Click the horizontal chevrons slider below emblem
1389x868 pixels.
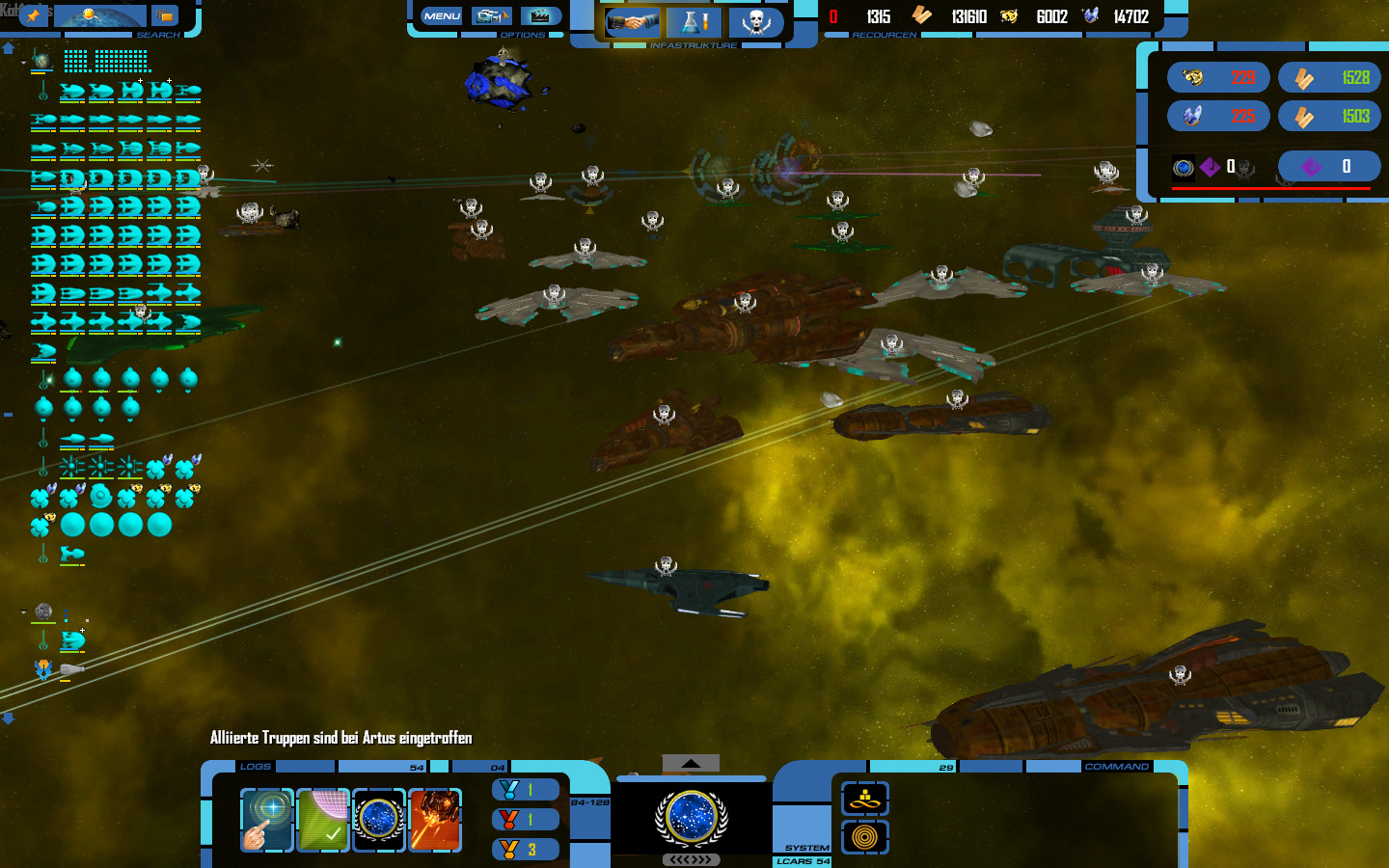point(691,859)
